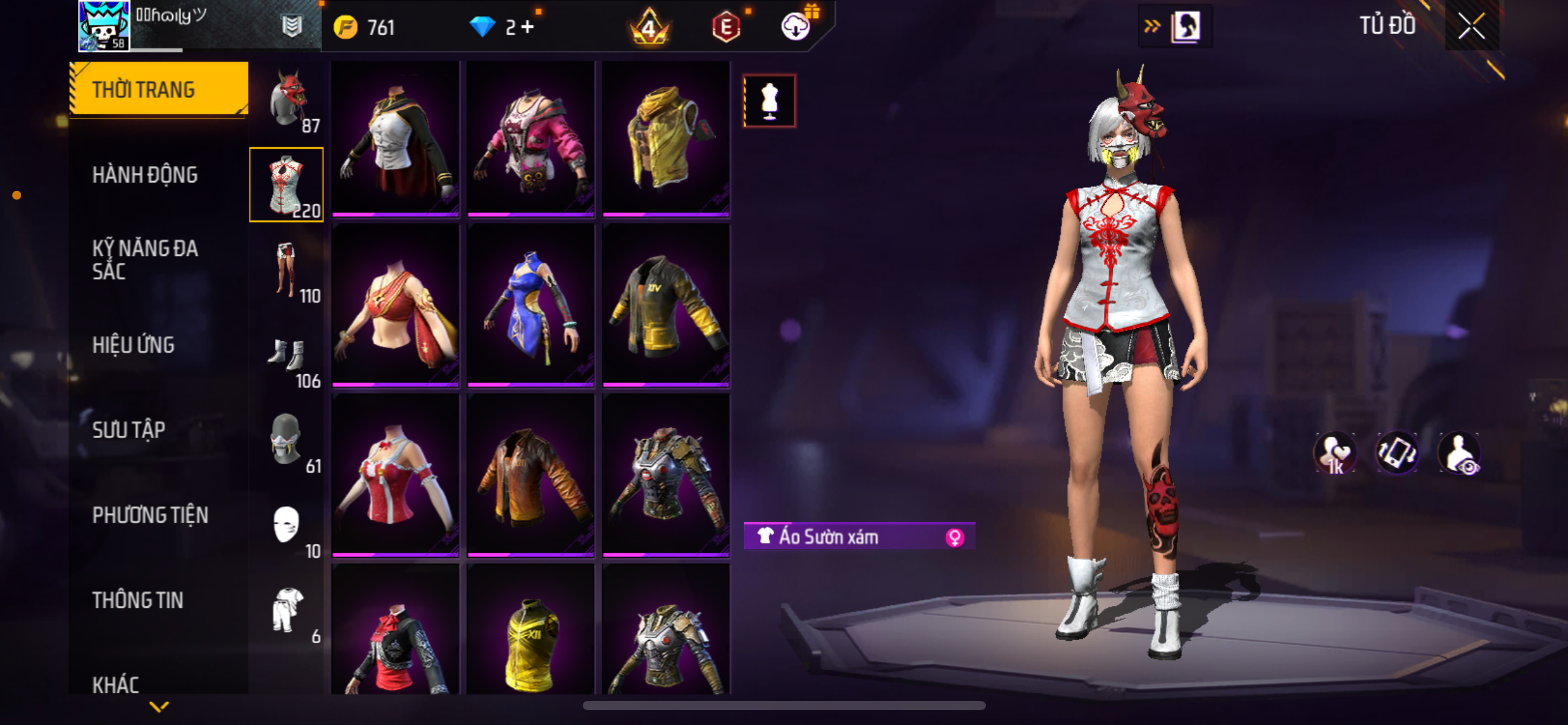Select the gray face mask category

click(287, 441)
